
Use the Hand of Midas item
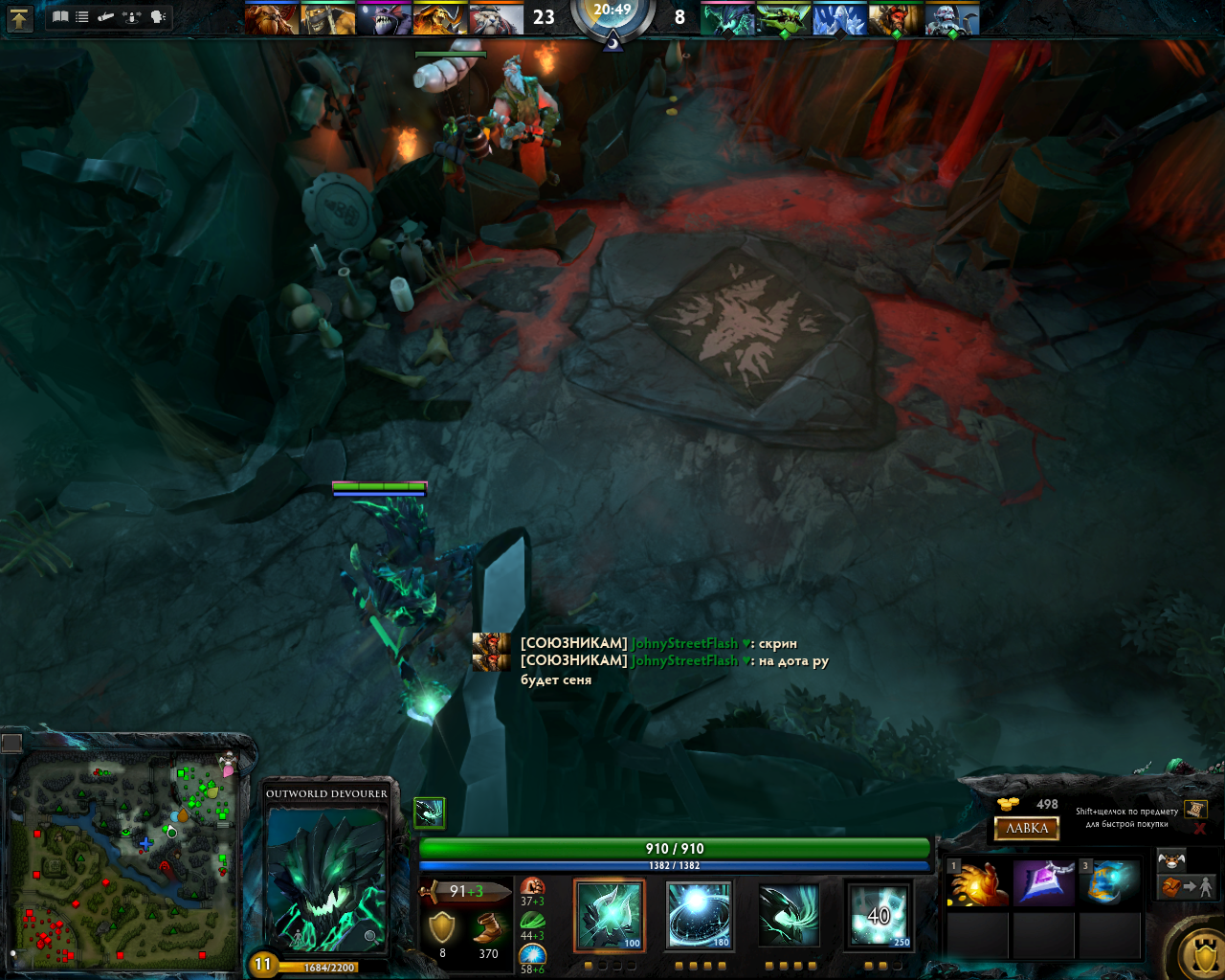(978, 883)
